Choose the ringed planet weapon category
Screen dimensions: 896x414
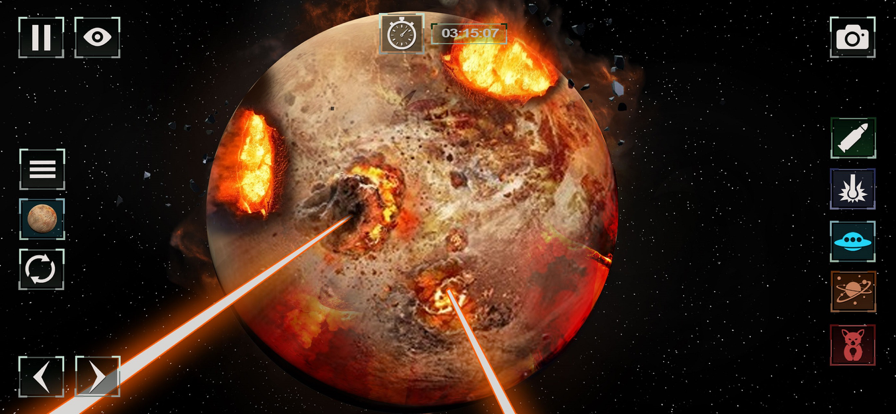tap(852, 292)
